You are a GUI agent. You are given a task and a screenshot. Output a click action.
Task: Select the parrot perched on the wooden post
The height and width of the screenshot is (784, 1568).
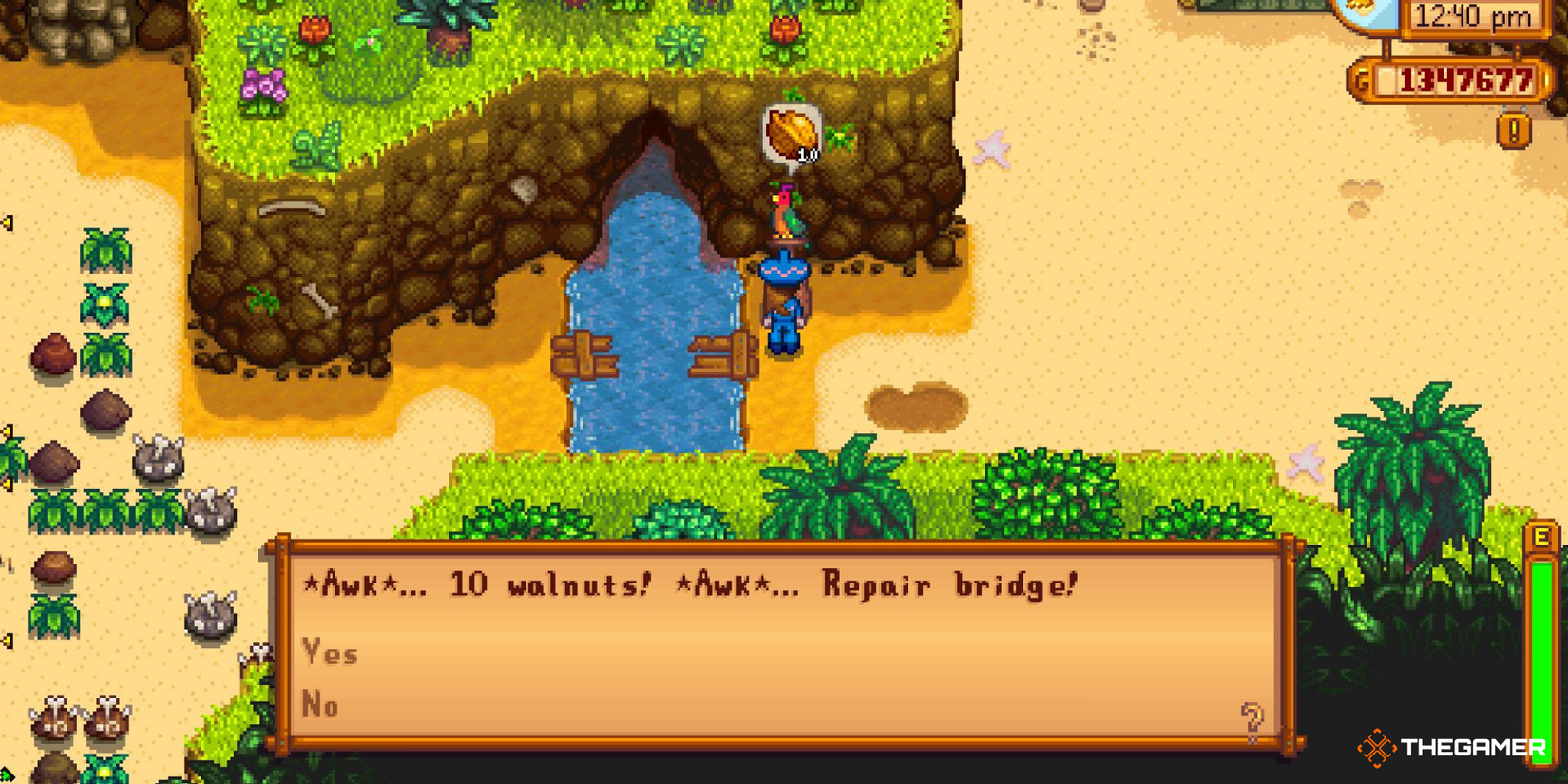coord(782,214)
